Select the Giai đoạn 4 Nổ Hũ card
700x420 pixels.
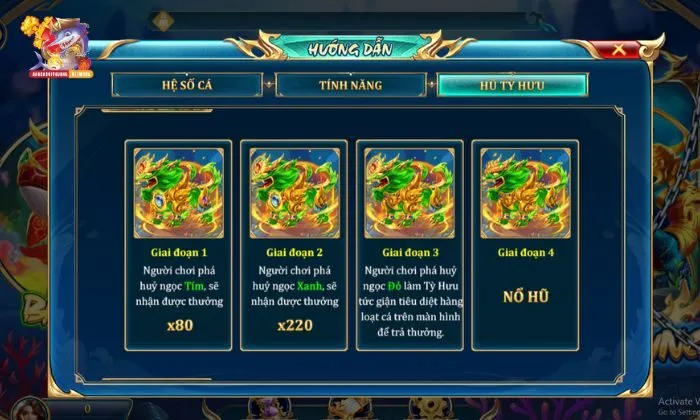pos(525,245)
